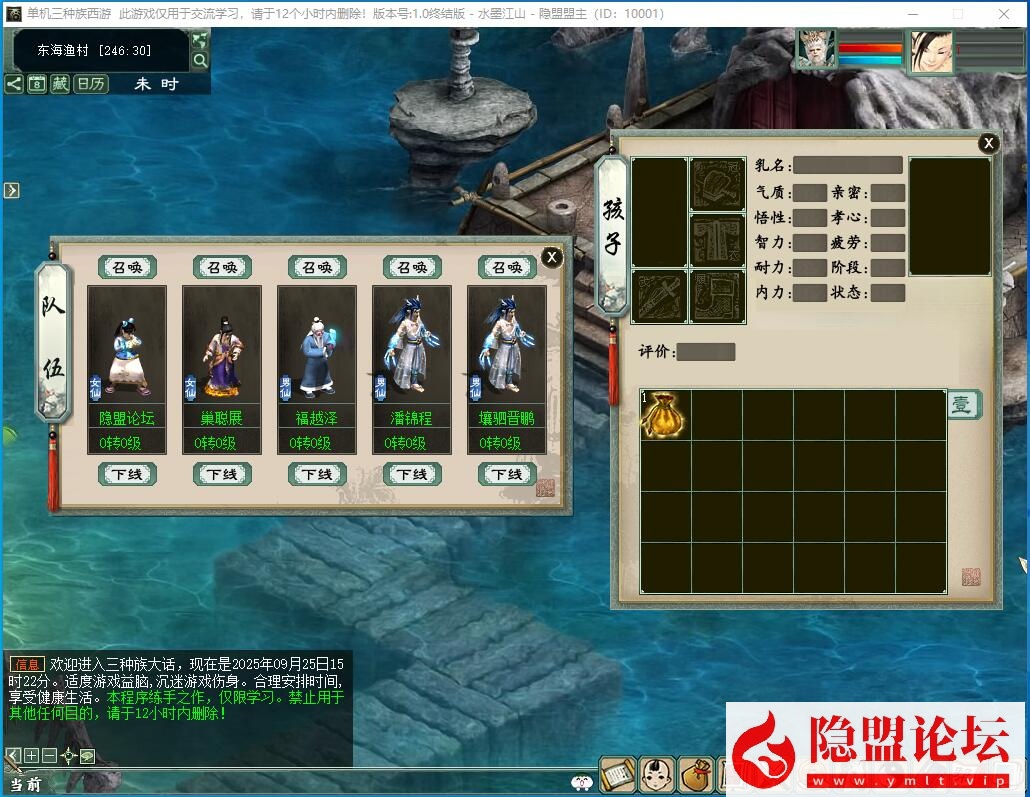This screenshot has width=1030, height=797.
Task: Enlarge chat box with plus button
Action: pyautogui.click(x=31, y=756)
